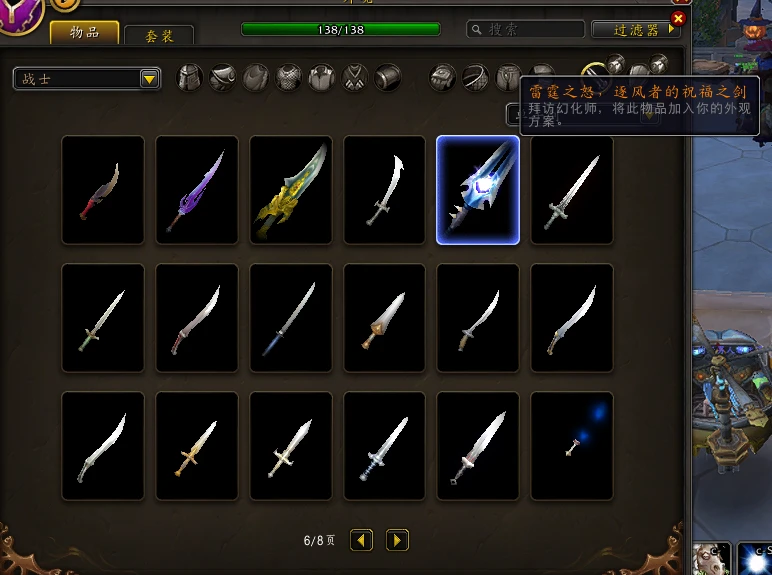This screenshot has width=772, height=575.
Task: Pick the red-hilted dark jagged blade
Action: [103, 190]
